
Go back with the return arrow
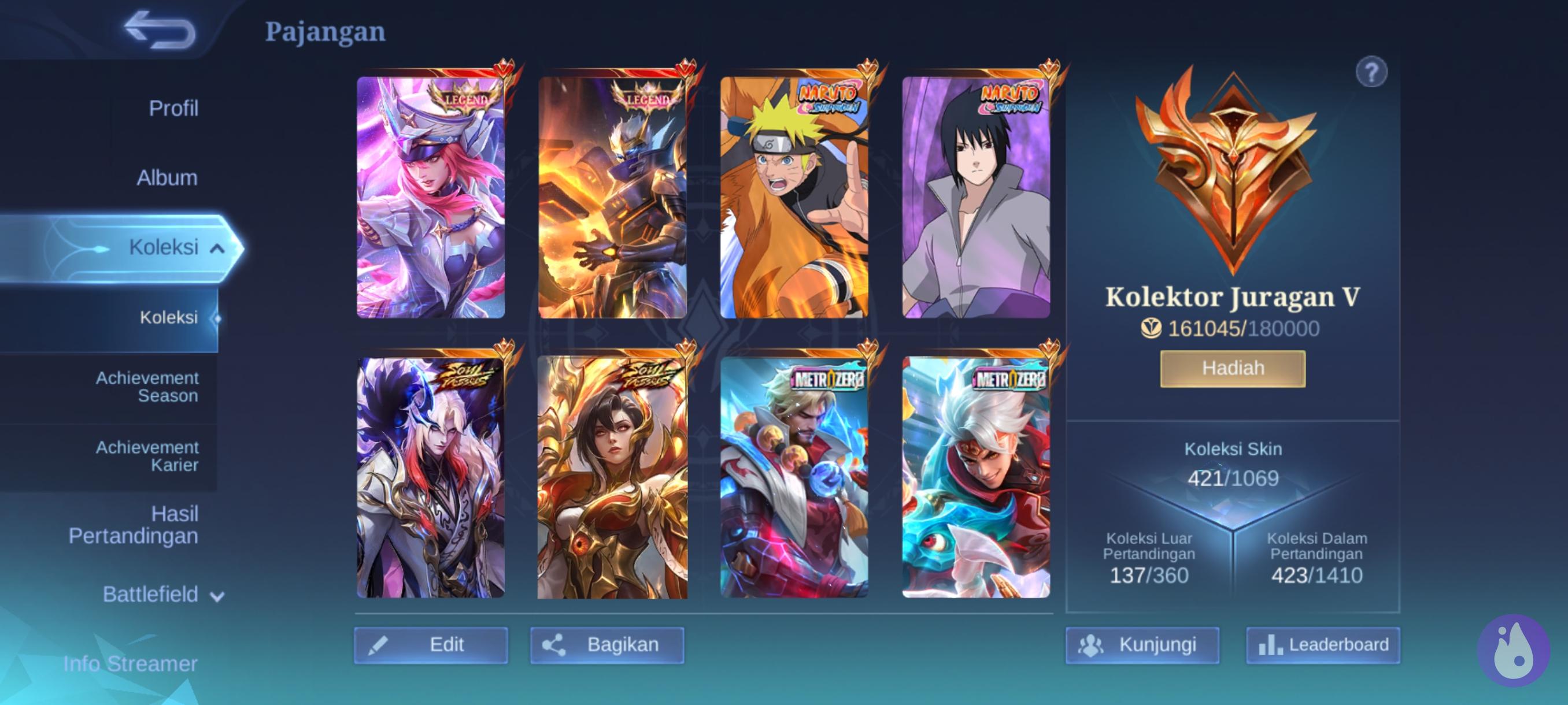tap(160, 29)
